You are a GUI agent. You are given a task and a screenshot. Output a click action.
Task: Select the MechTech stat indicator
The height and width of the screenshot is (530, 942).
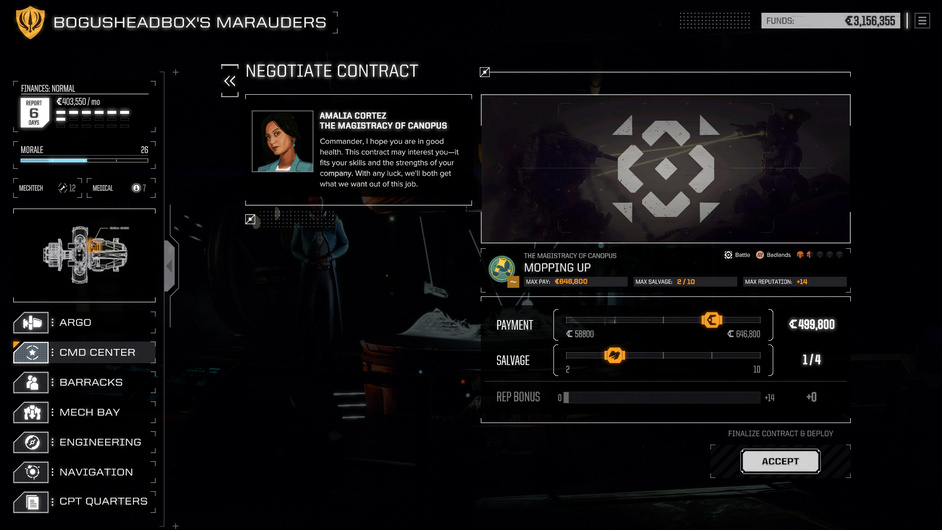pos(67,188)
